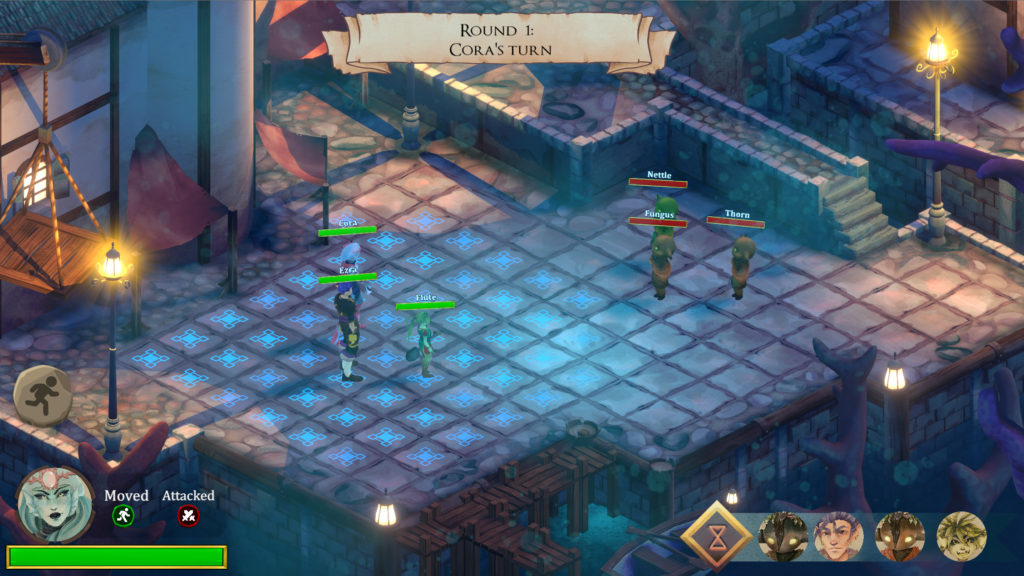1024x576 pixels.
Task: End the turn with the hourglass button
Action: [x=714, y=538]
